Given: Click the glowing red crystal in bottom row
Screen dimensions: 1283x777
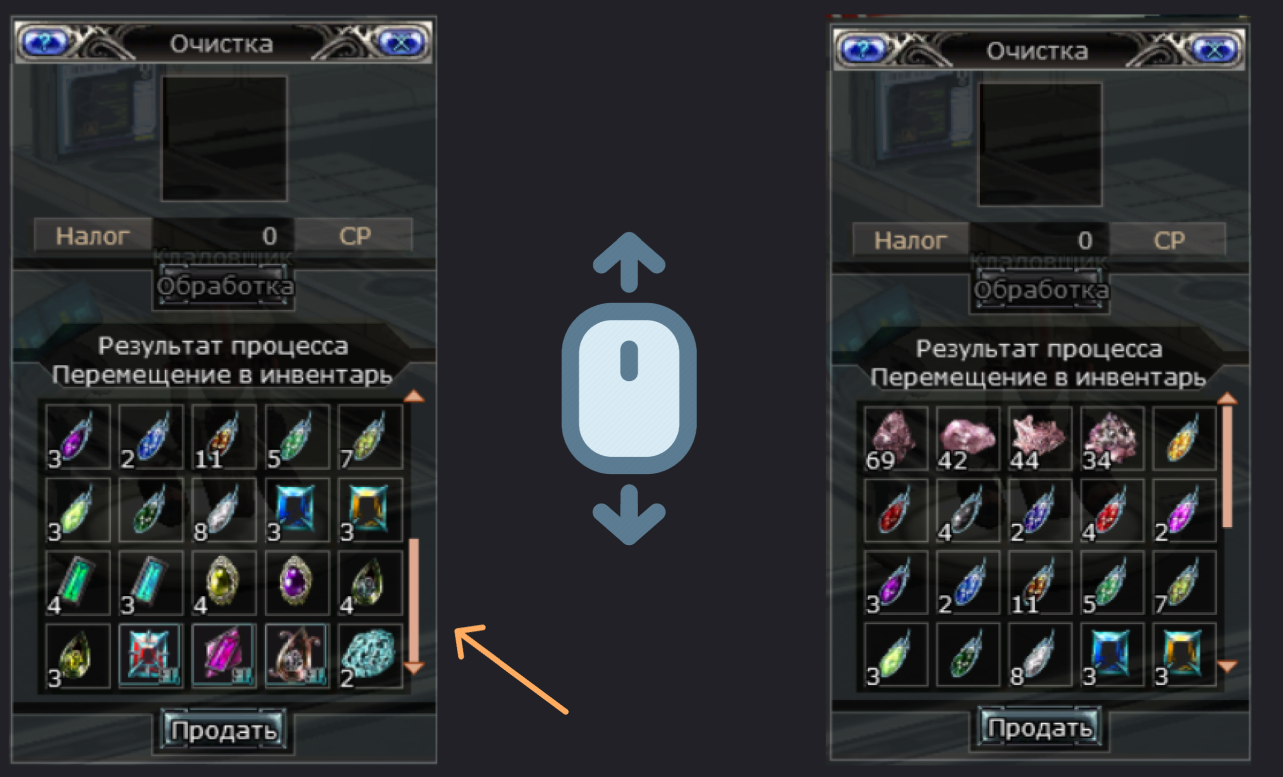Looking at the screenshot, I should pyautogui.click(x=150, y=655).
